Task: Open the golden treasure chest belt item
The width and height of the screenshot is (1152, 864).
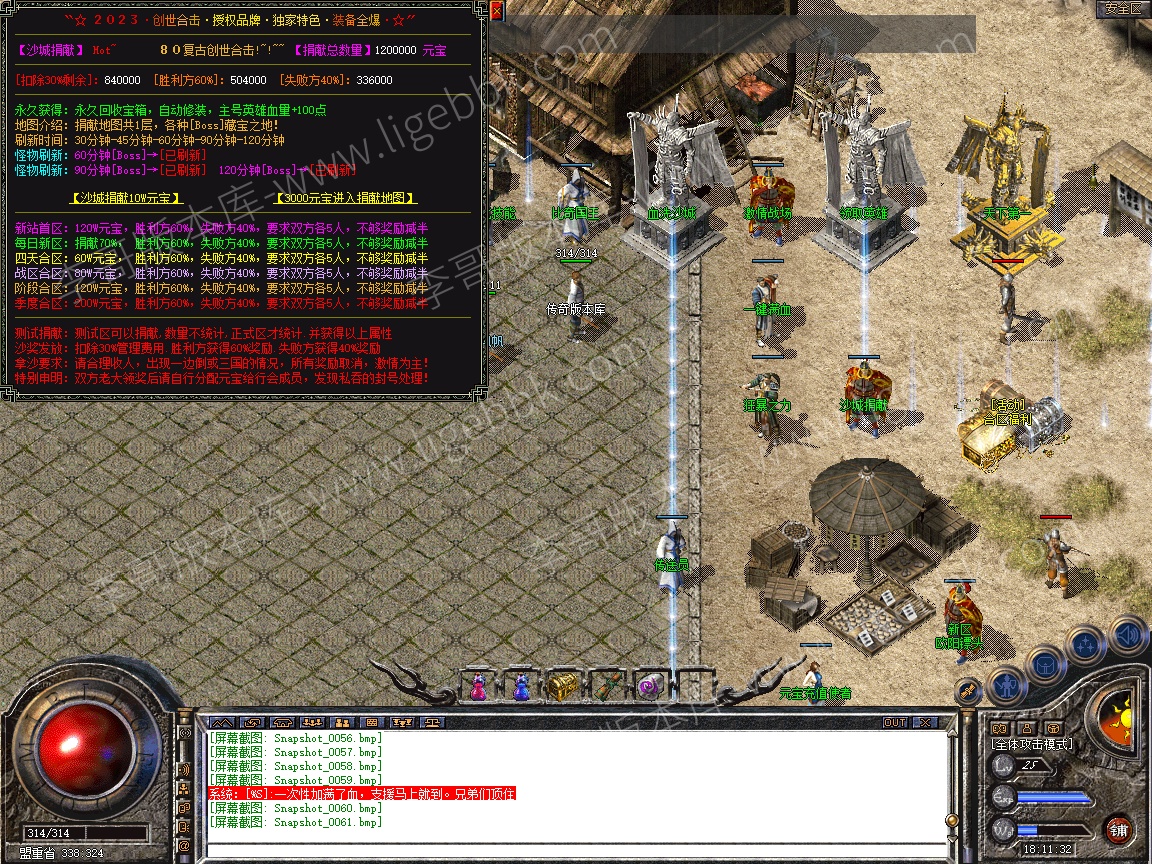Action: tap(562, 687)
